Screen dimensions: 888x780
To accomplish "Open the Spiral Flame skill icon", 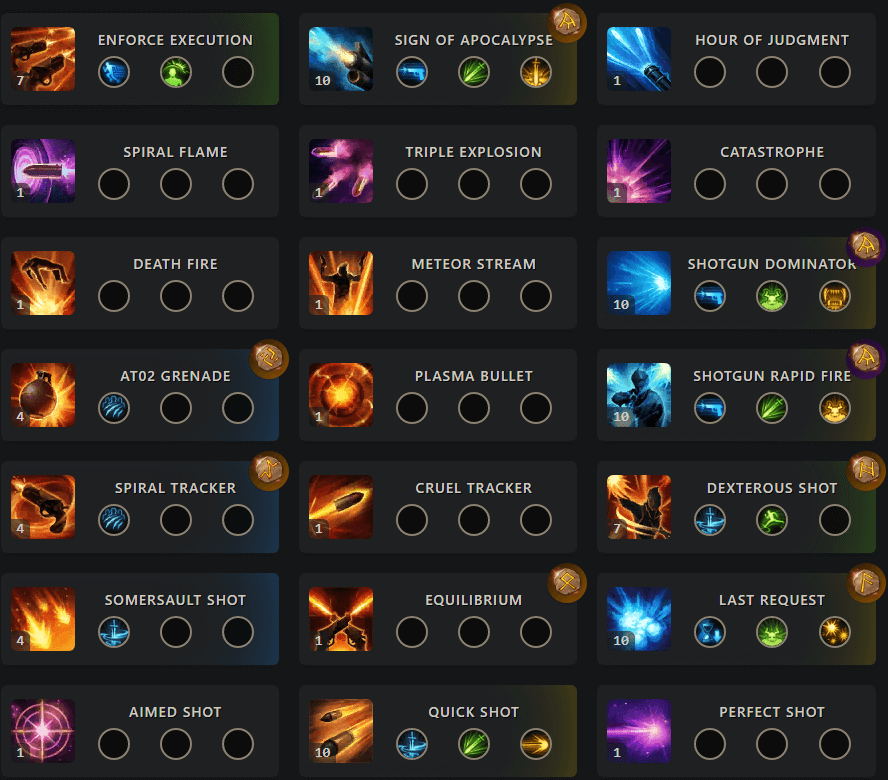I will coord(43,171).
